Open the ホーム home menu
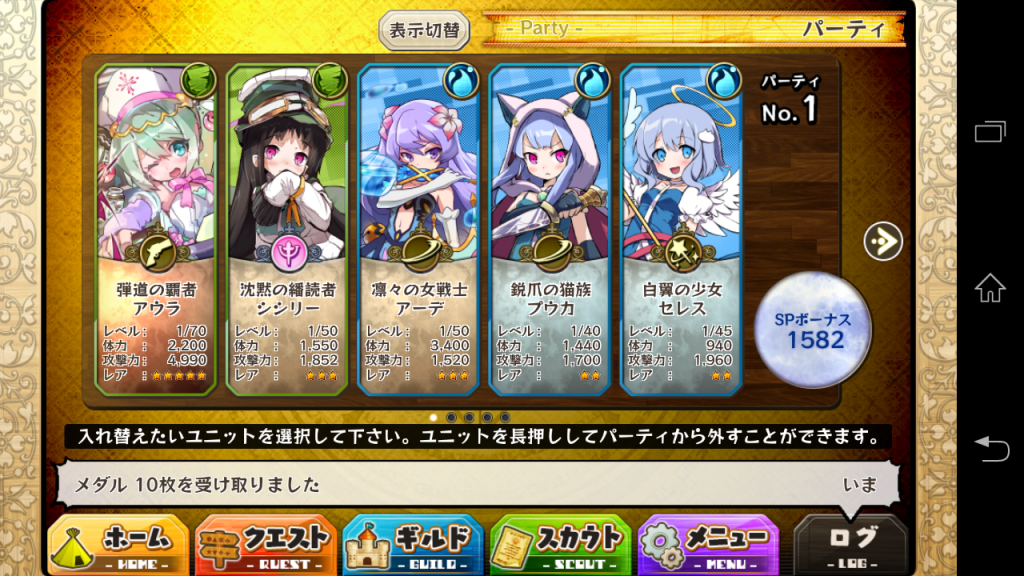Viewport: 1024px width, 576px height. click(x=118, y=545)
